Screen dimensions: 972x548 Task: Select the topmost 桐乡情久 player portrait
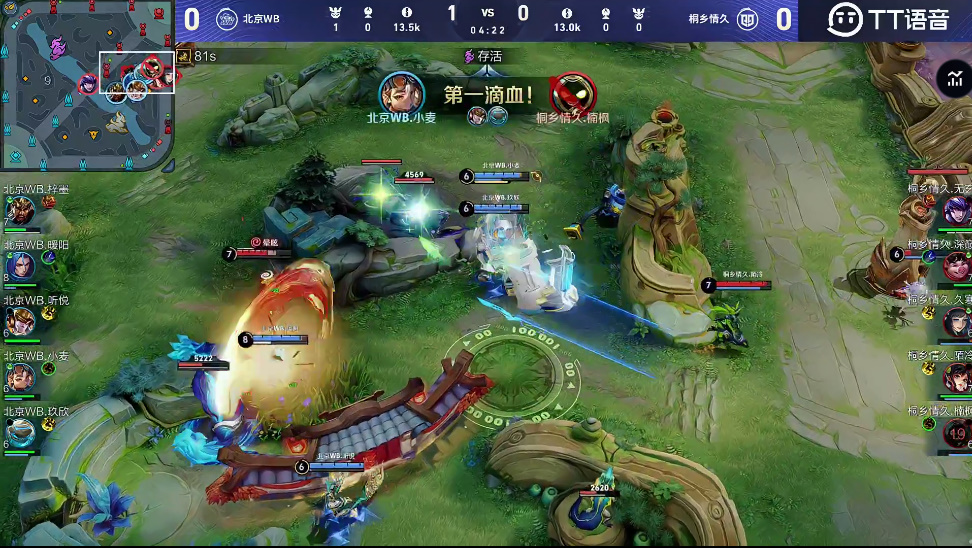coord(956,211)
